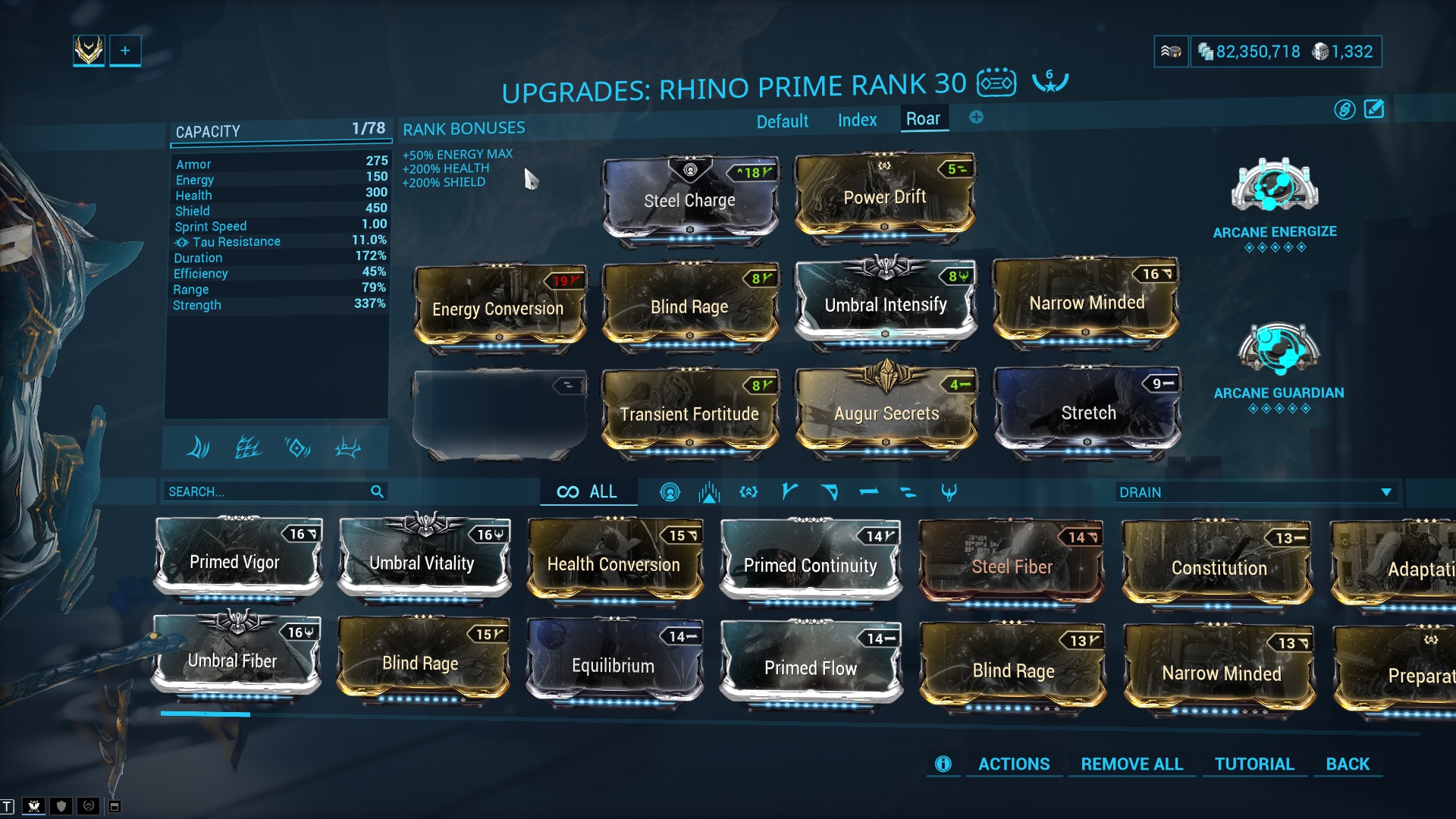The height and width of the screenshot is (819, 1456).
Task: Choose the equipped Power Drift exilus mod
Action: click(884, 196)
